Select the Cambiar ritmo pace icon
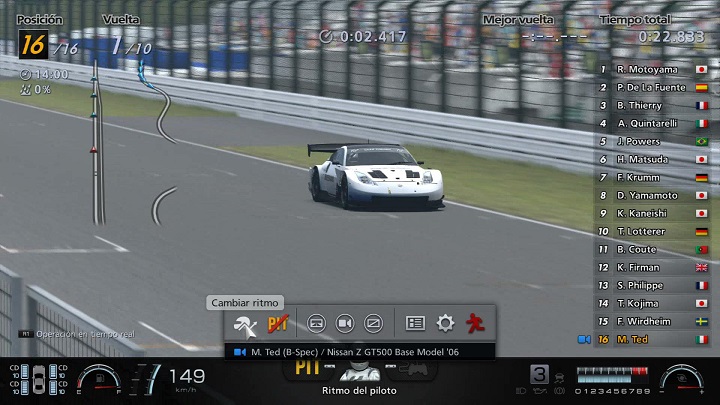This screenshot has height=405, width=720. coord(244,324)
